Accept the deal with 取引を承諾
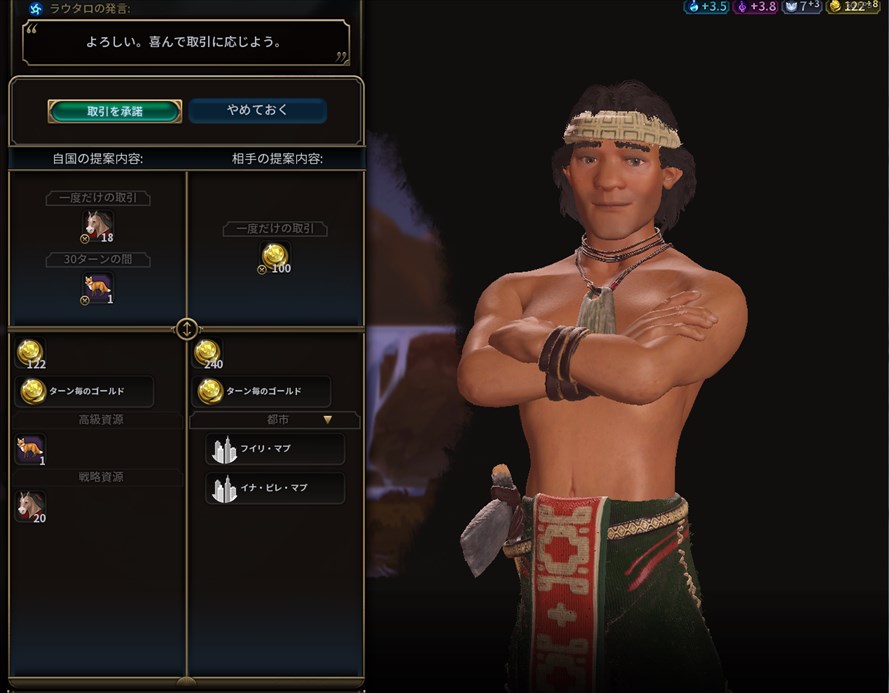 [x=114, y=111]
